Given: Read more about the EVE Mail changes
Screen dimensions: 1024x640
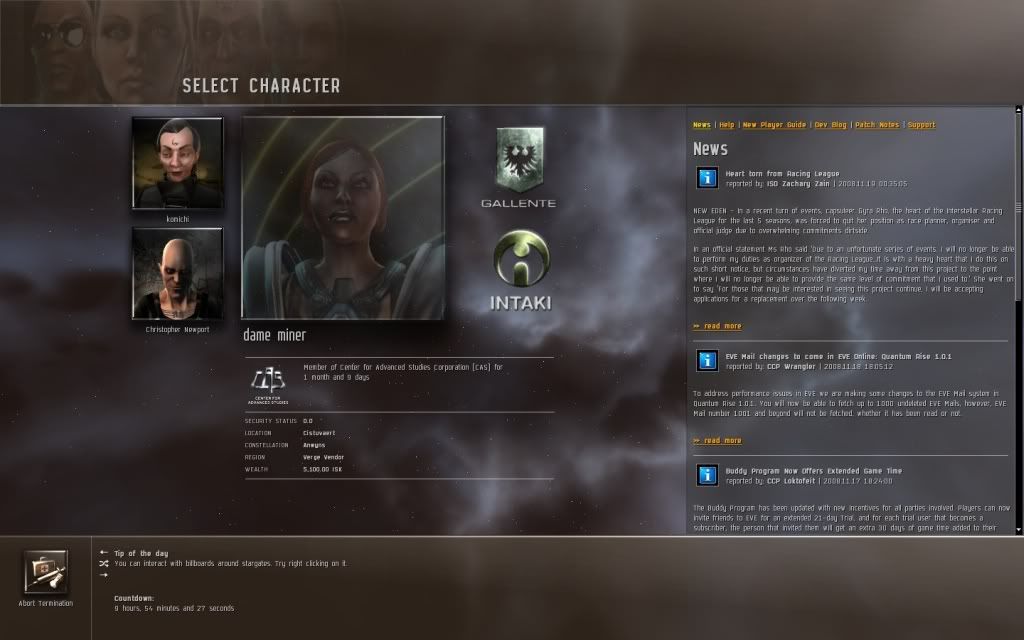Looking at the screenshot, I should pyautogui.click(x=718, y=440).
